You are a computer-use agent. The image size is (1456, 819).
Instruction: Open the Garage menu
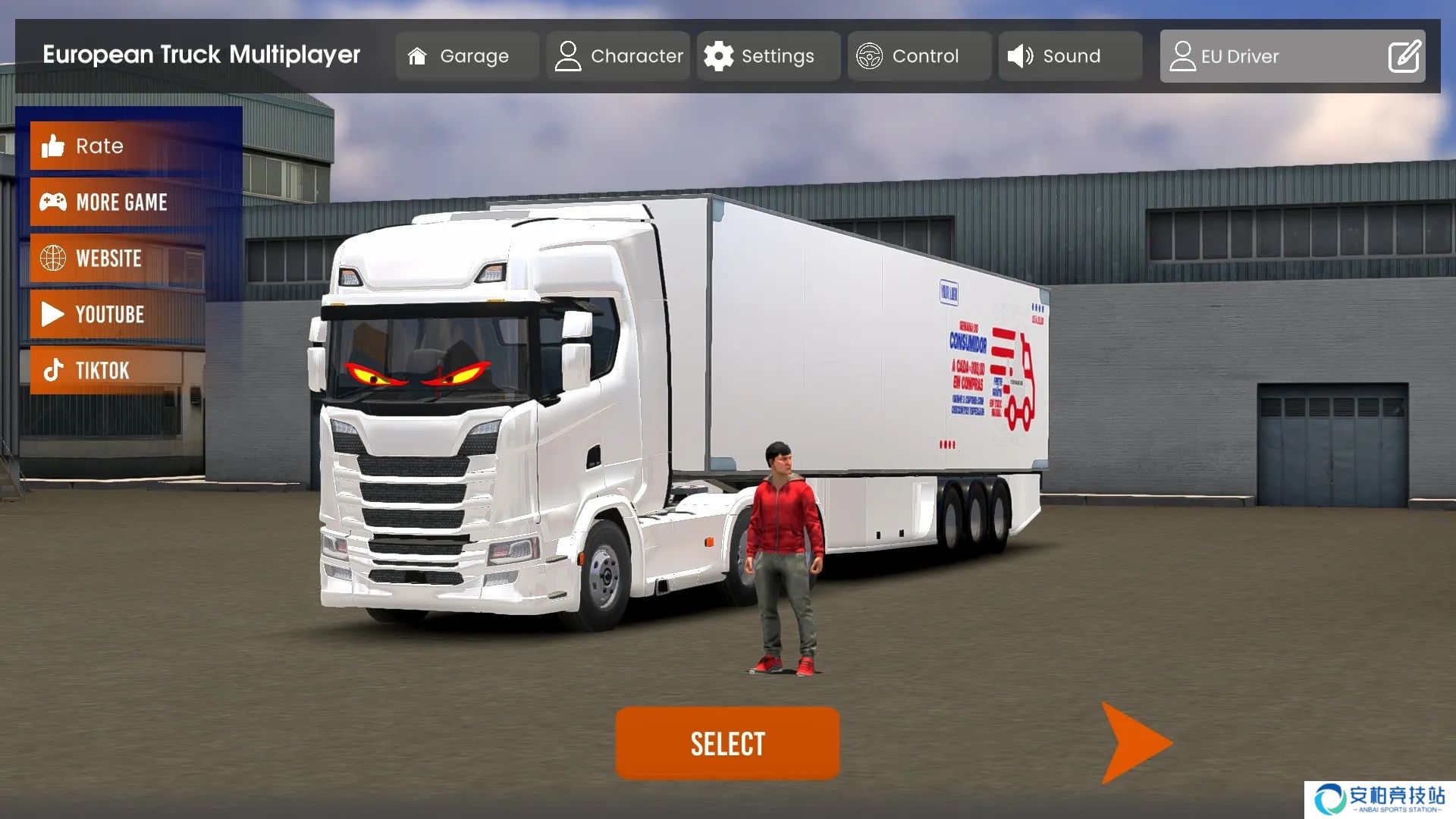(466, 56)
